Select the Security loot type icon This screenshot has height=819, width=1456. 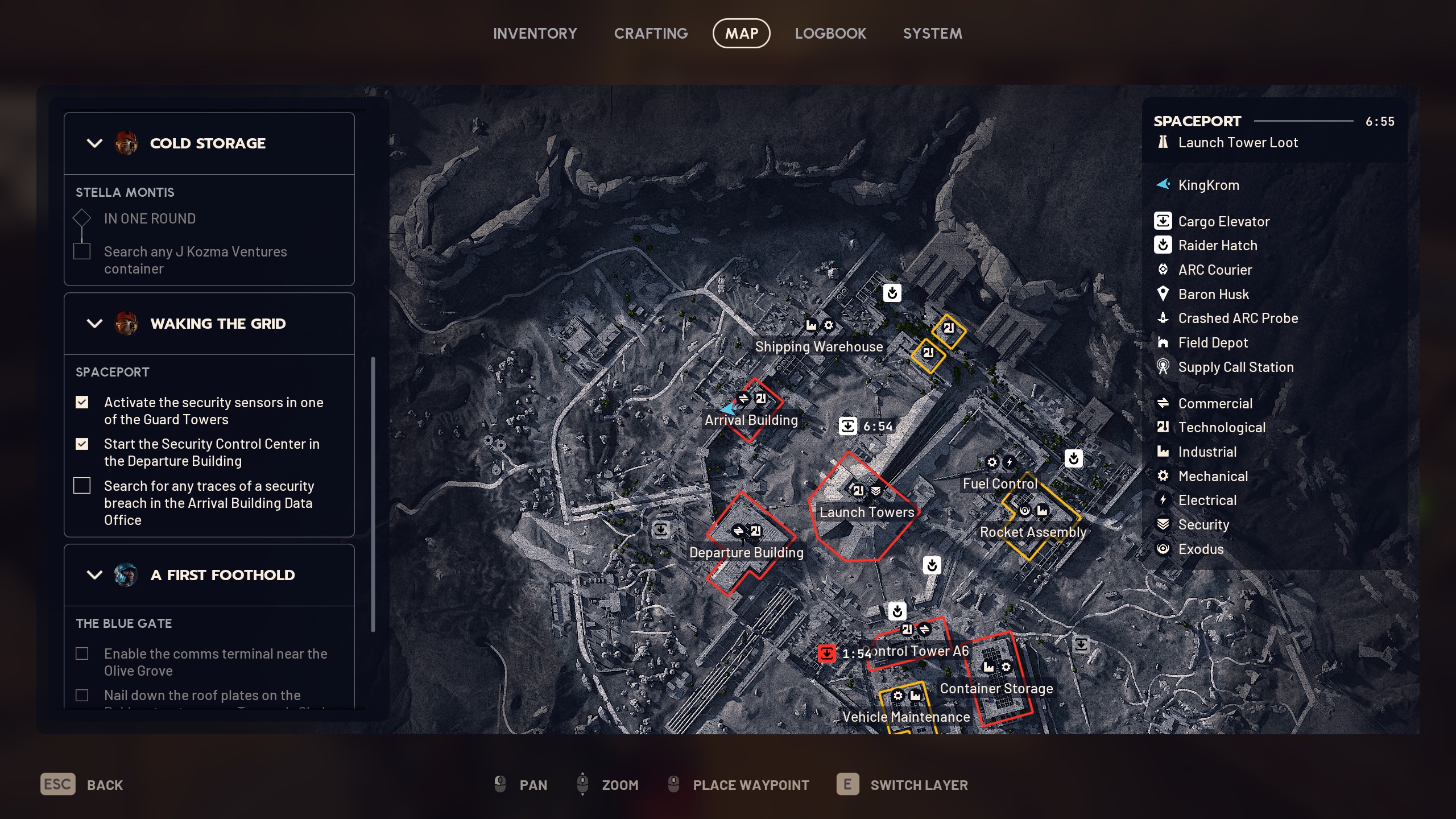pyautogui.click(x=1163, y=524)
